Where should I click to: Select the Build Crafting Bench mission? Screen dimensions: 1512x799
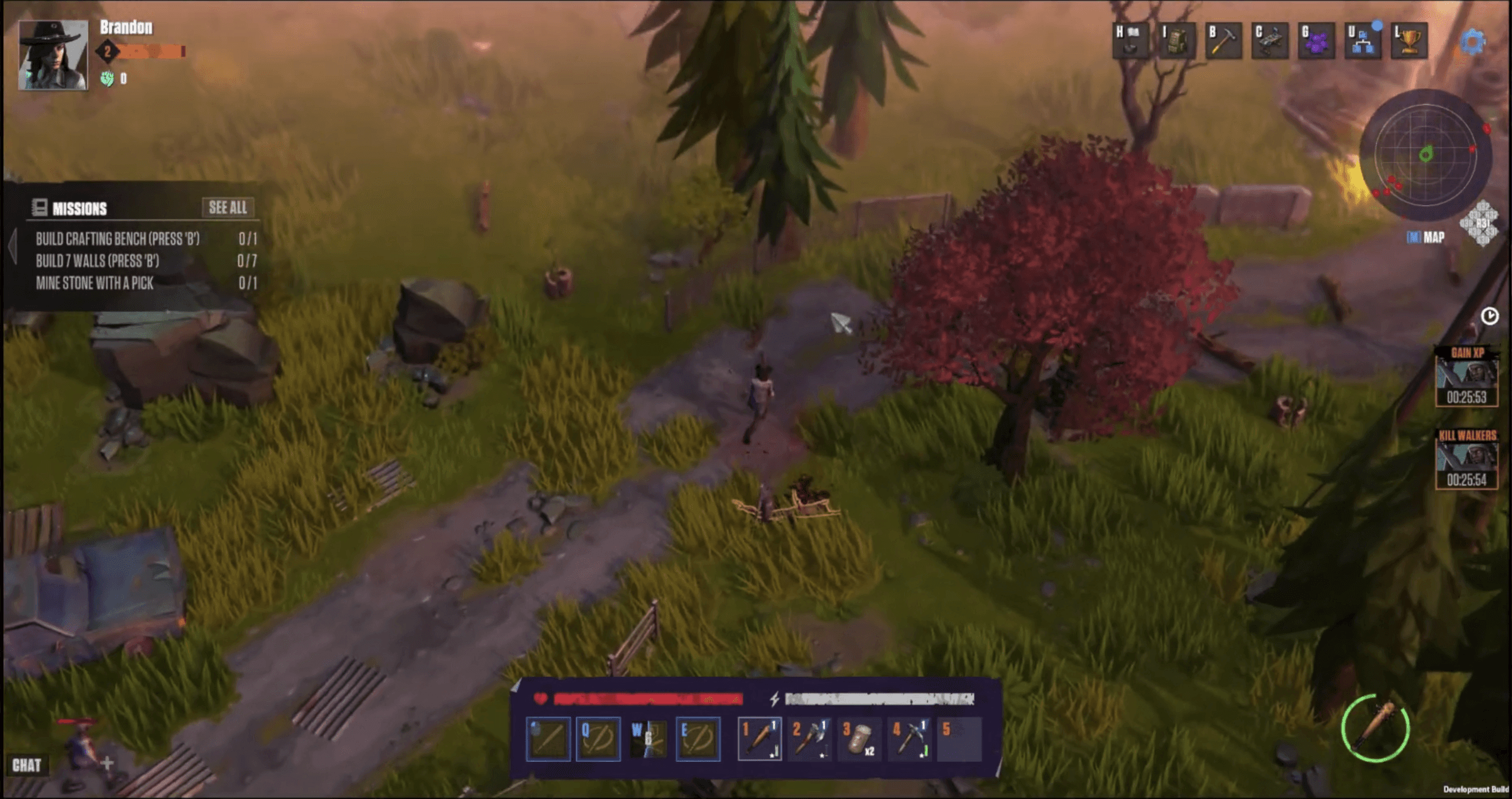[118, 239]
